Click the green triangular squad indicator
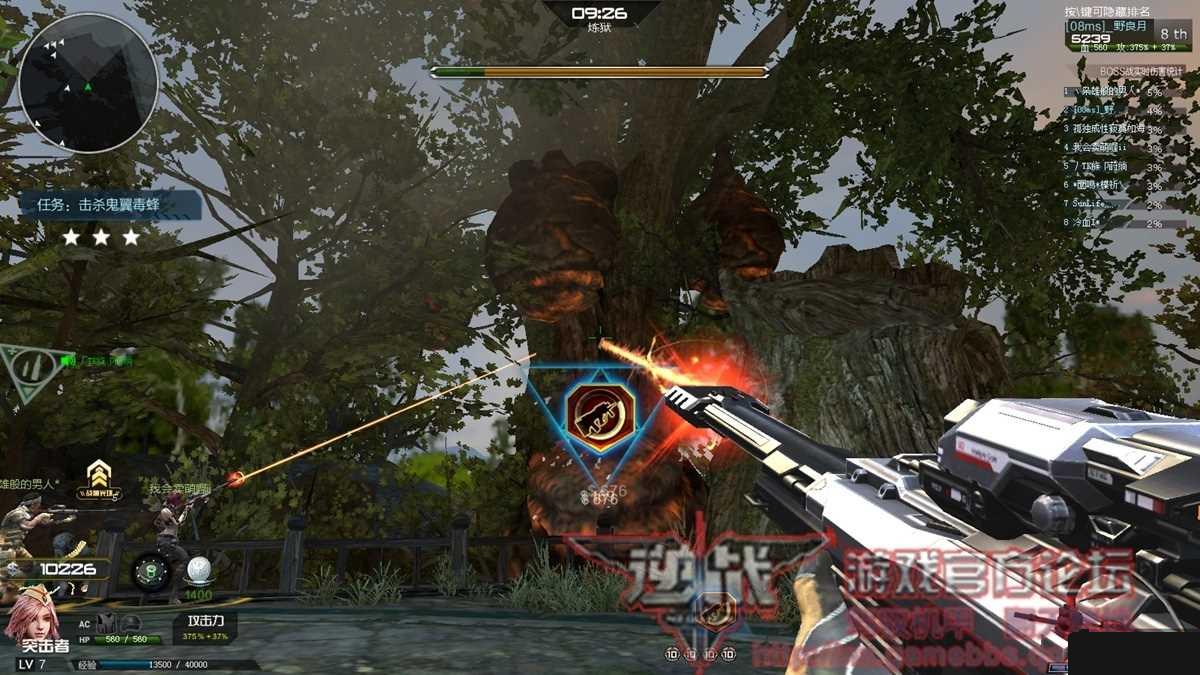The height and width of the screenshot is (675, 1200). tap(28, 368)
